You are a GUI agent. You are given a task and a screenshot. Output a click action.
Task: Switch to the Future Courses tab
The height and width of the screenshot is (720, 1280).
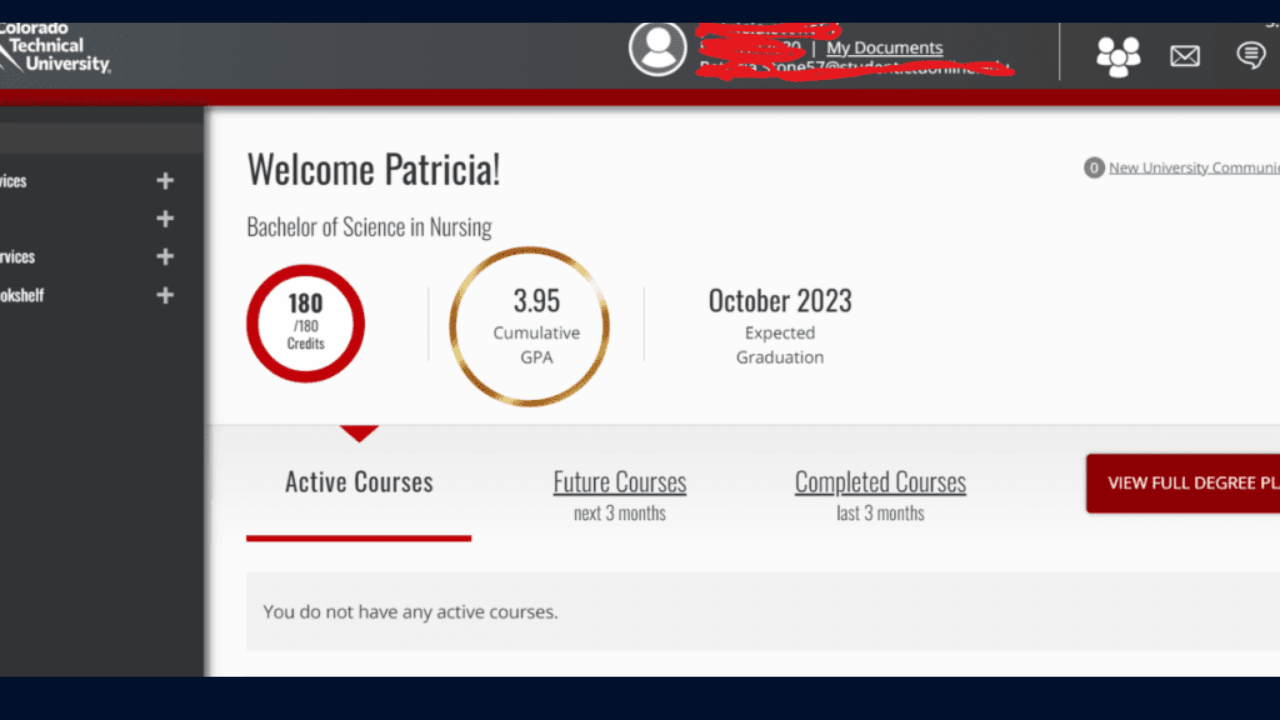pos(619,482)
